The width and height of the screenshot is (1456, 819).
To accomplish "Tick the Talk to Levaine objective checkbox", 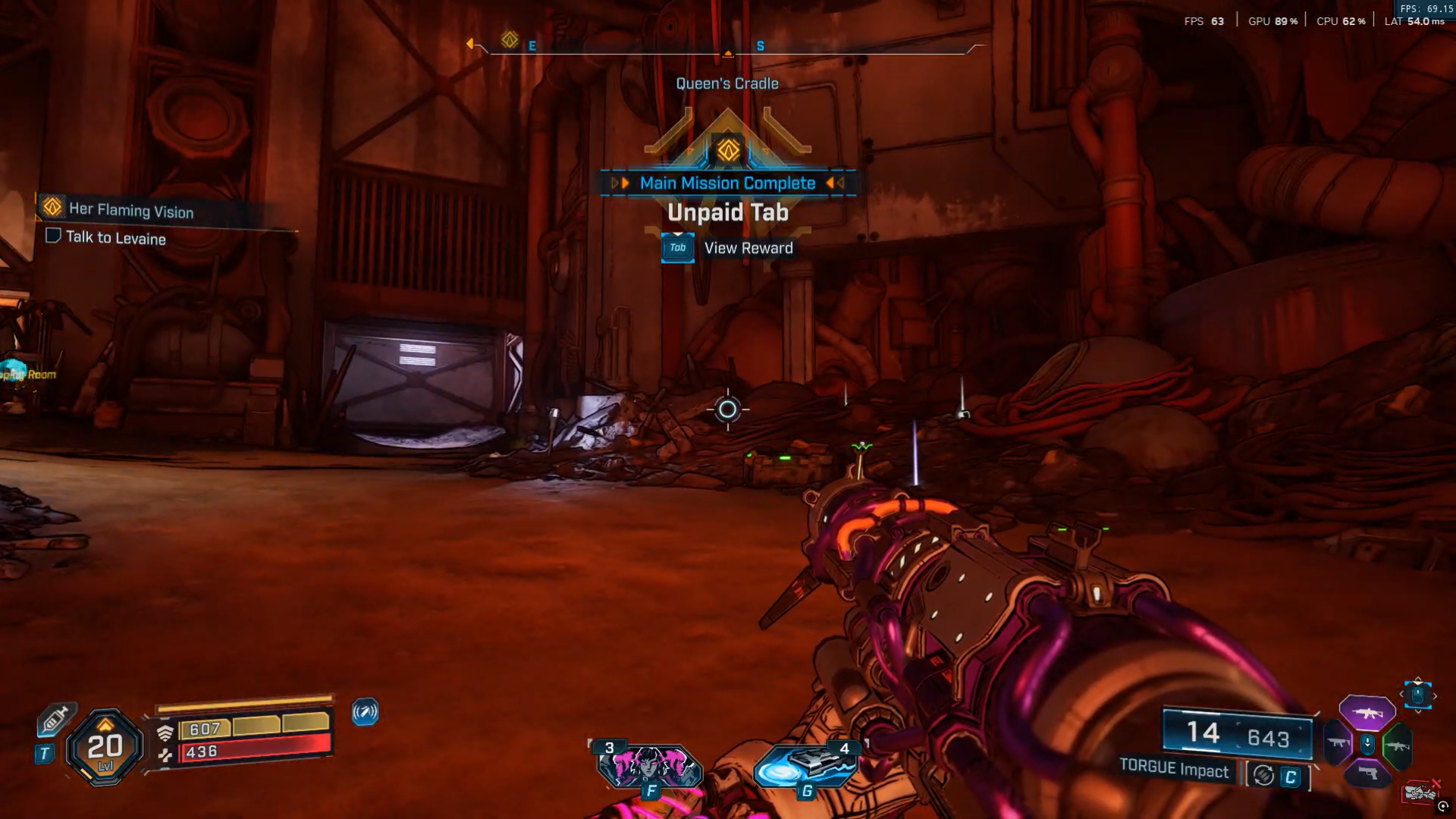I will (x=53, y=236).
